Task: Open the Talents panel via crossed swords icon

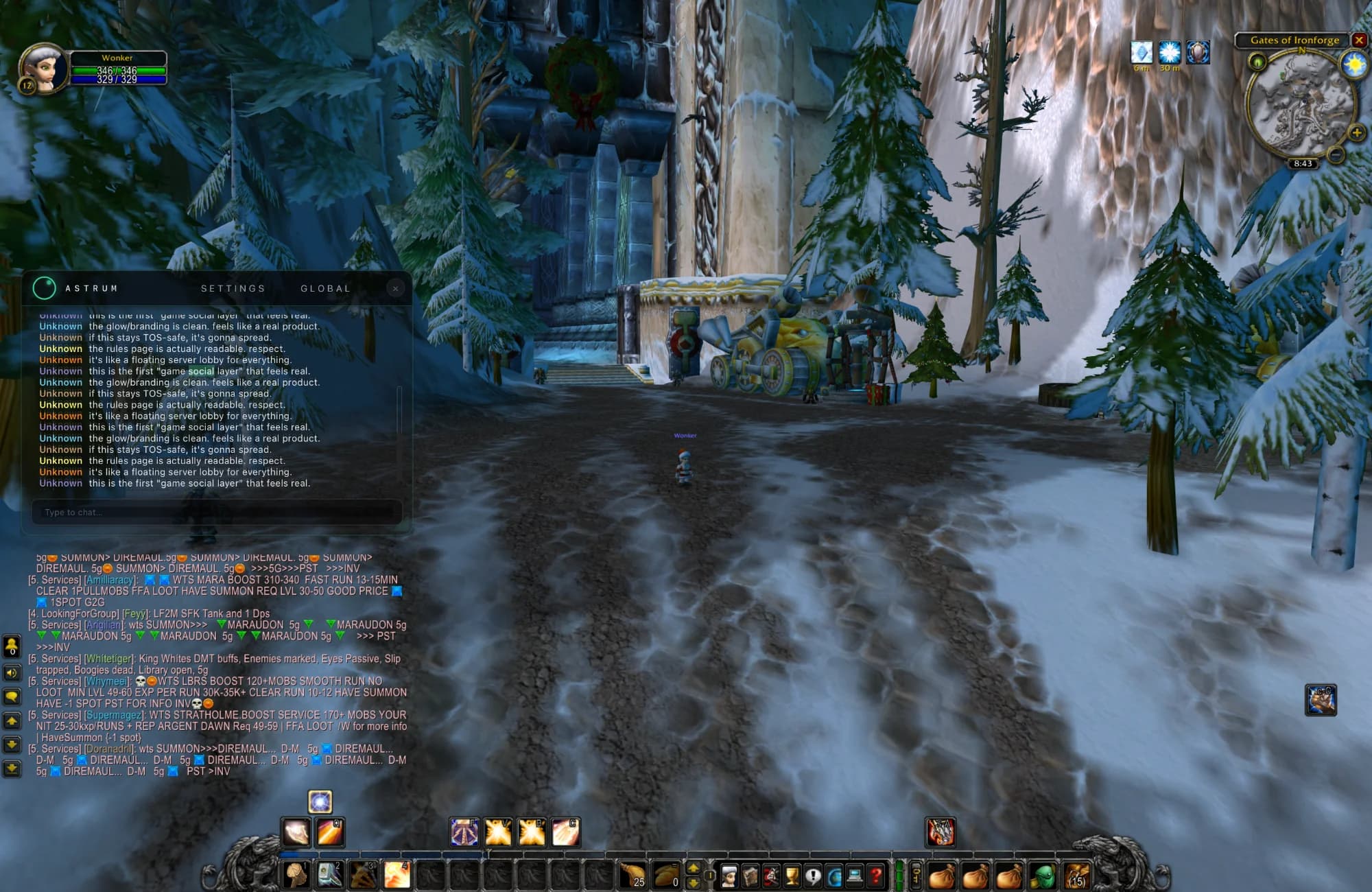Action: coord(770,874)
